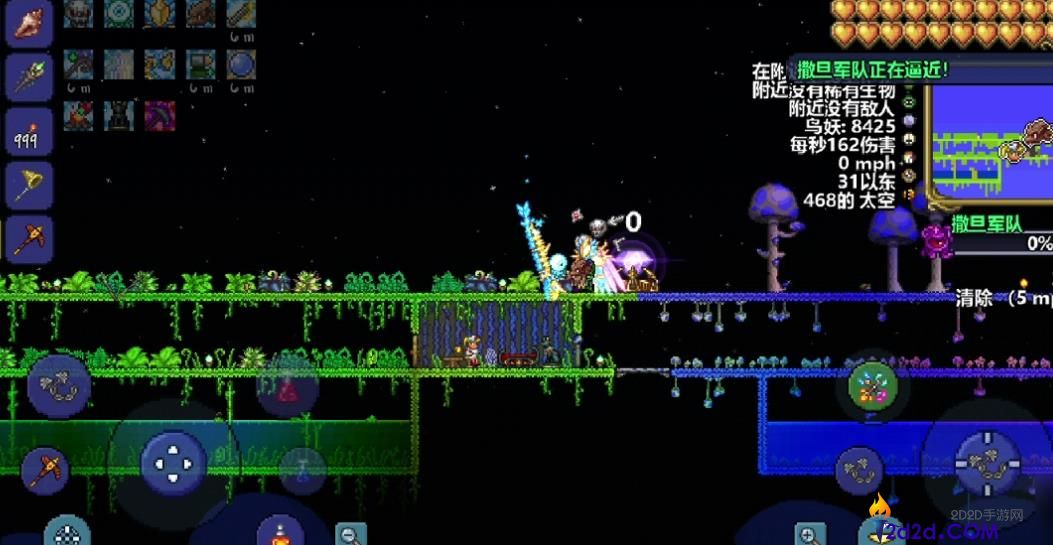Screen dimensions: 1053x545
Task: Tap the aim joystick
Action: (988, 463)
